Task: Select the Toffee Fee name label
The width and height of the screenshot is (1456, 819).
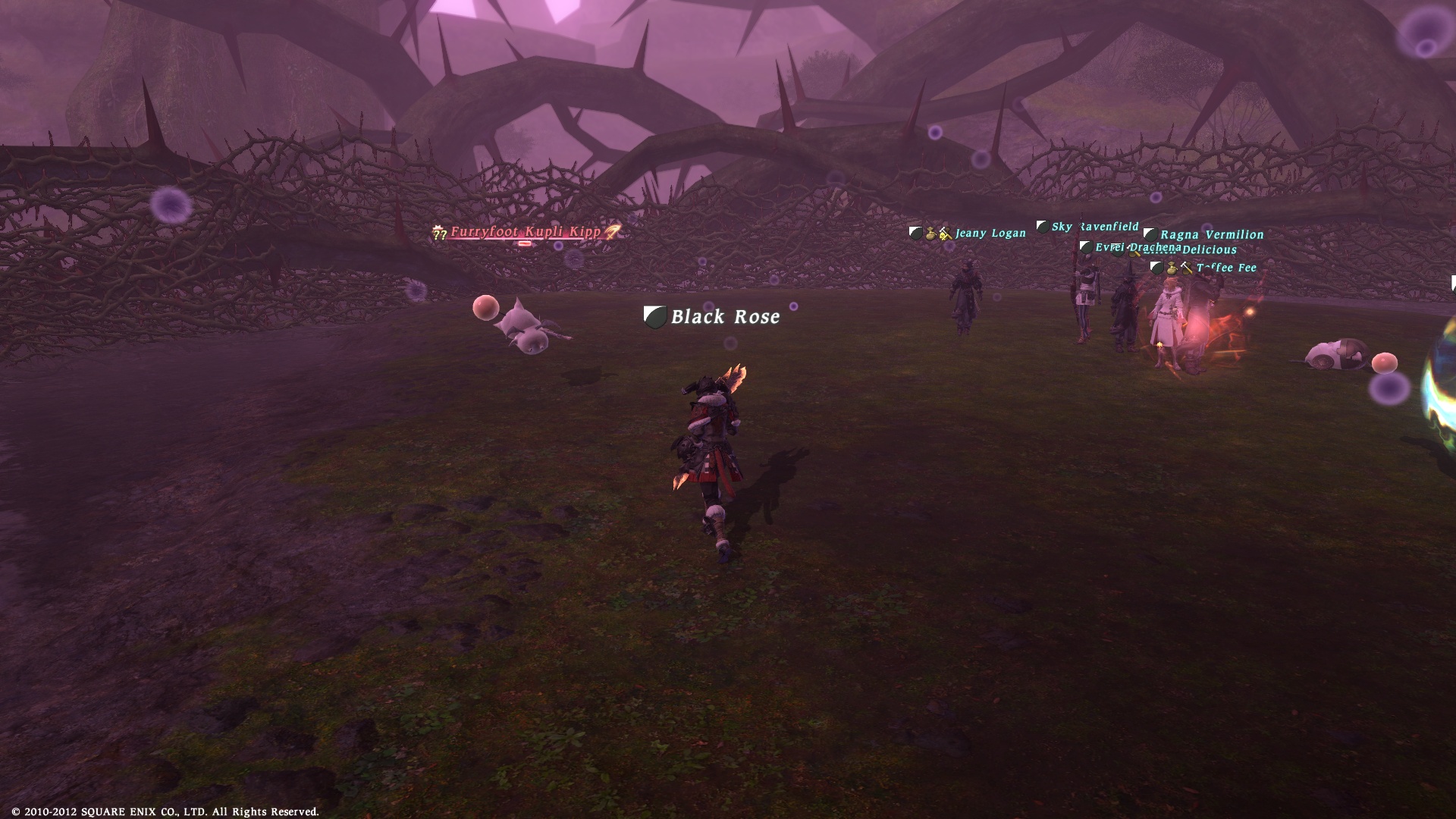Action: coord(1225,268)
